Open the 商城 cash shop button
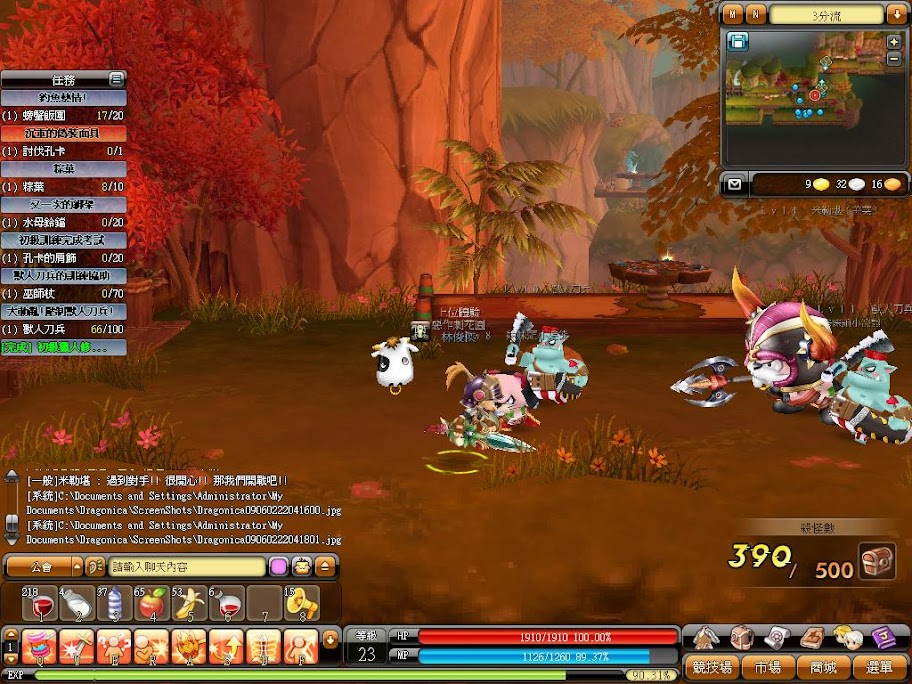 [823, 667]
